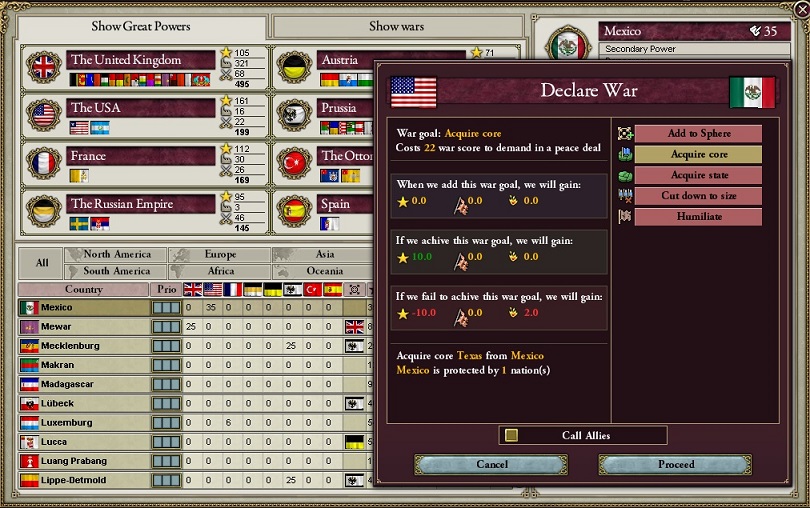Select The United Kingdom great power entry
This screenshot has width=810, height=508.
140,60
